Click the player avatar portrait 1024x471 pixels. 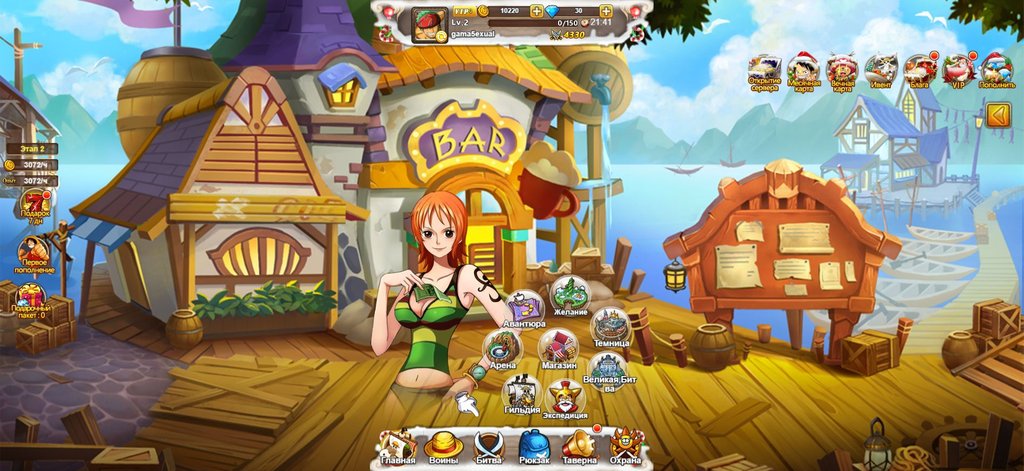[430, 24]
